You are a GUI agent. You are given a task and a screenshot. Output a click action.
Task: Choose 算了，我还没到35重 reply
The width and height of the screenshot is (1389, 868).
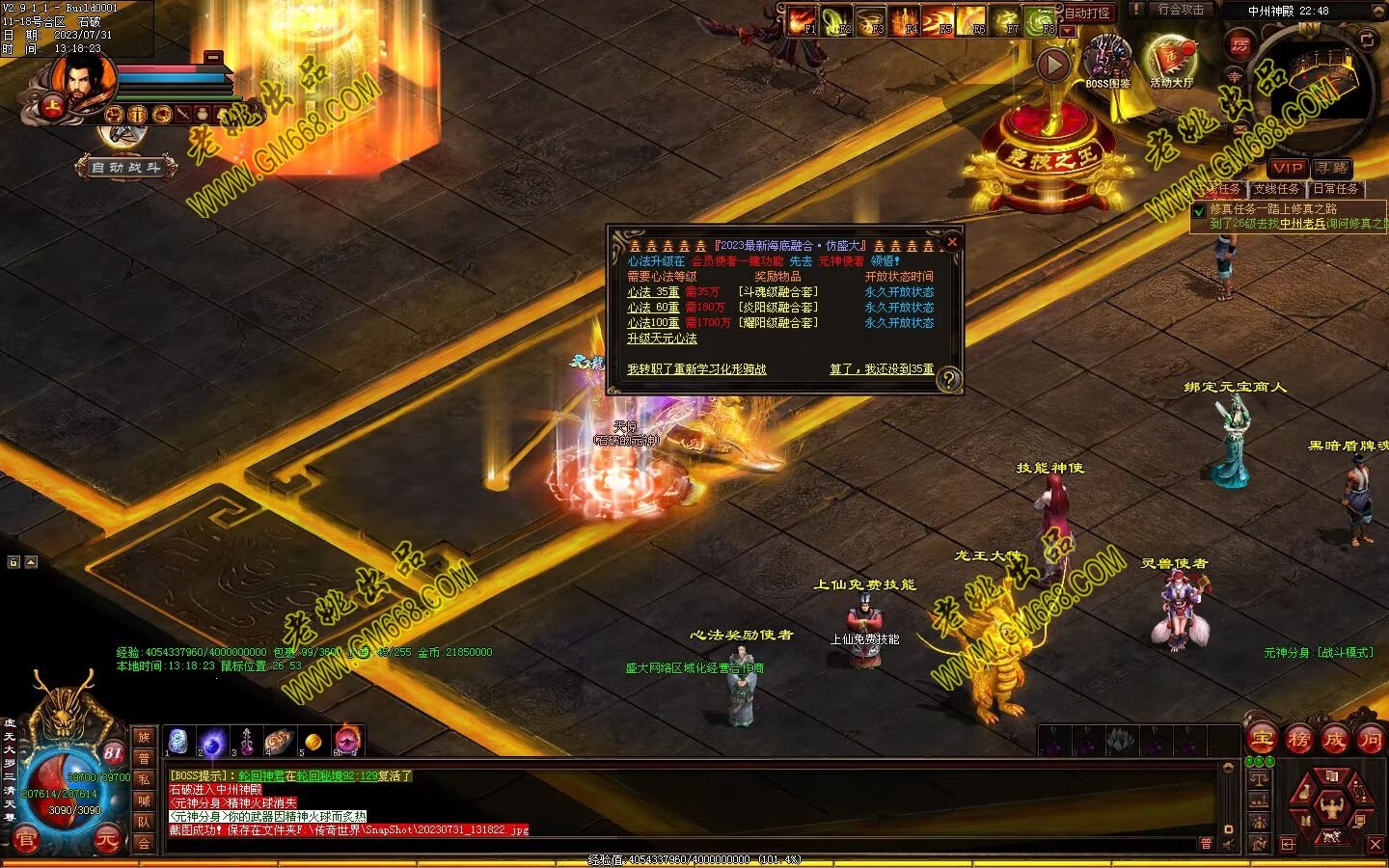click(881, 369)
